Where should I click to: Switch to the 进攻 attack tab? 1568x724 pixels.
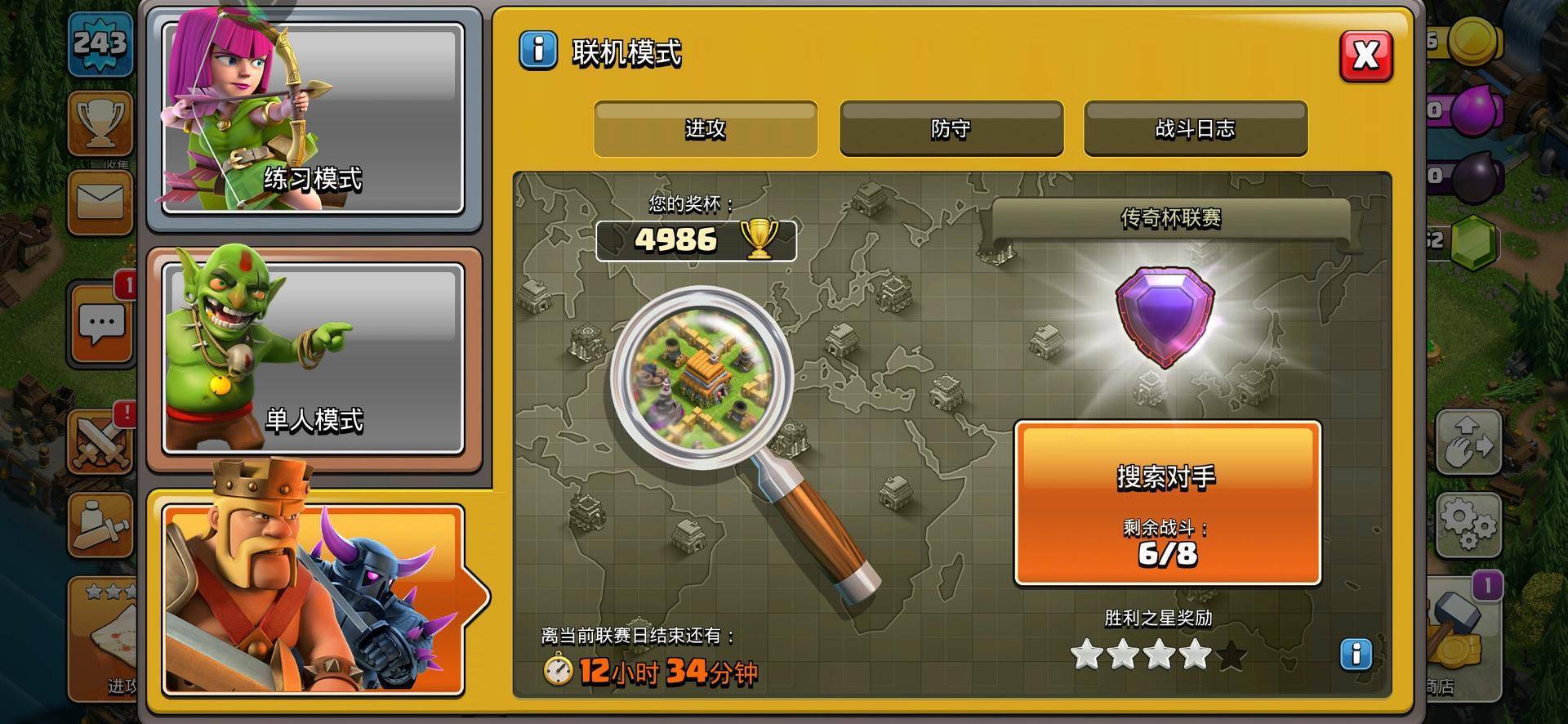pos(705,128)
